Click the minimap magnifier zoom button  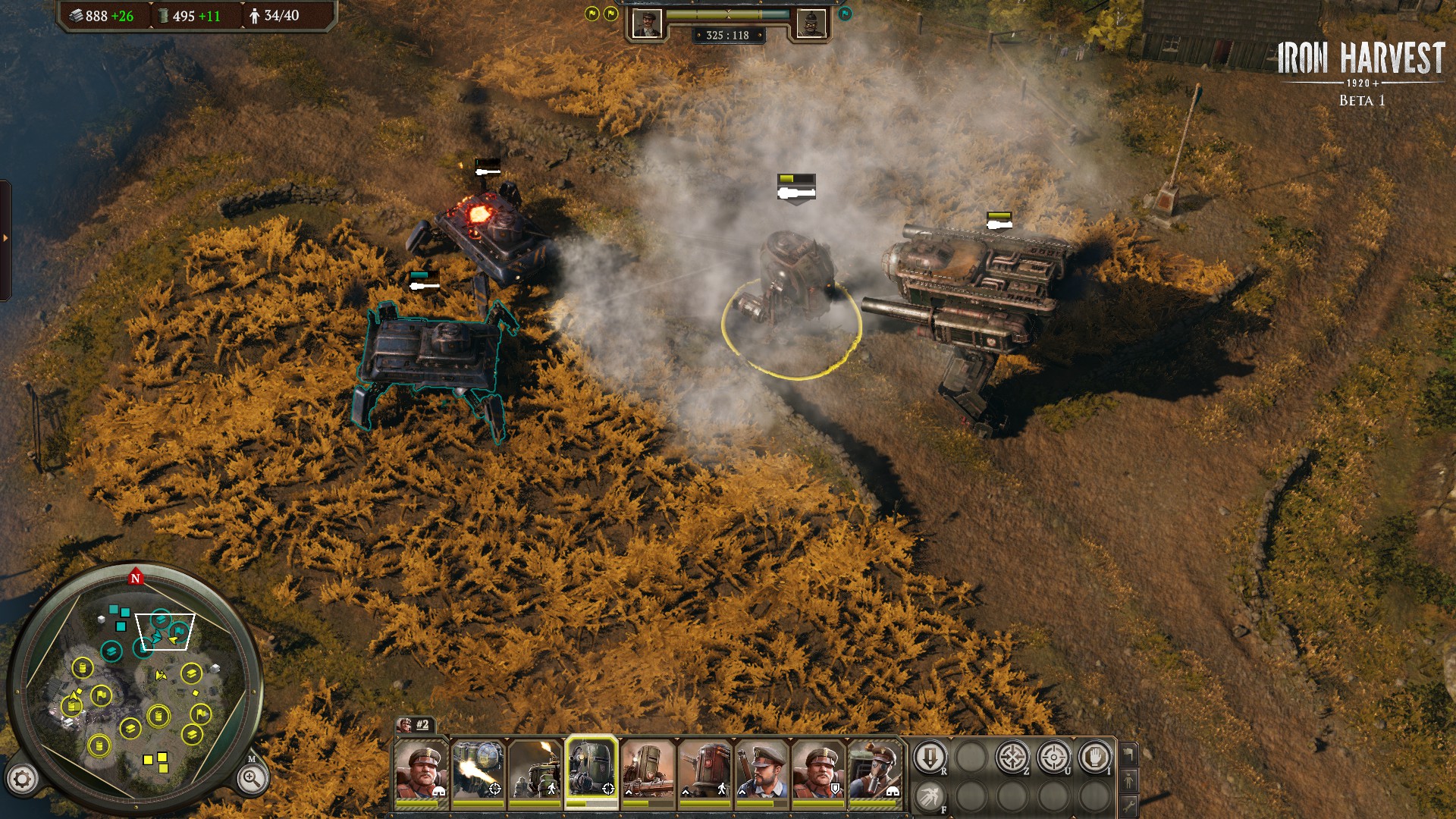251,778
